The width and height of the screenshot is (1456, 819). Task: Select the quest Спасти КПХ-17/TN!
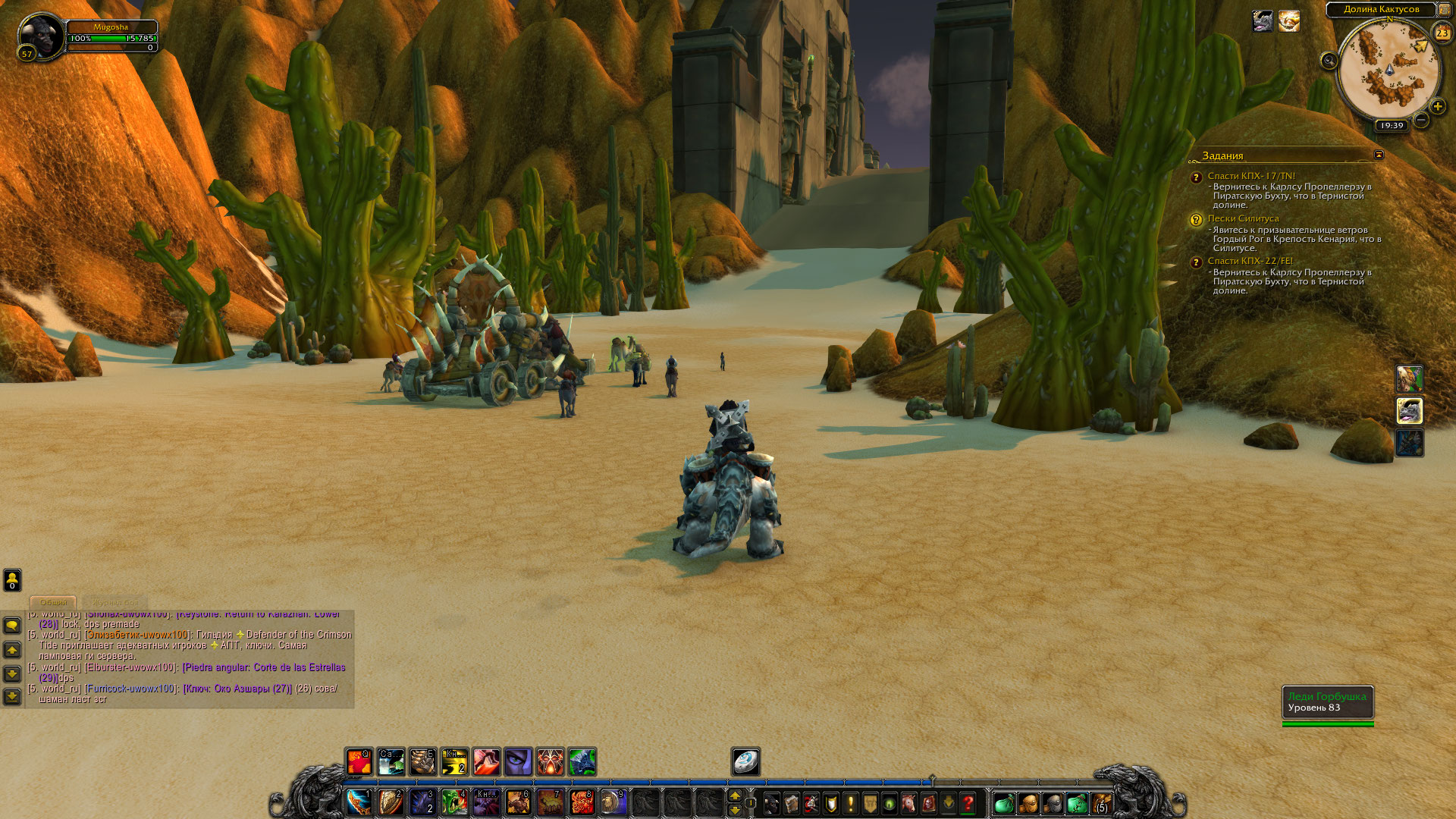(1251, 176)
